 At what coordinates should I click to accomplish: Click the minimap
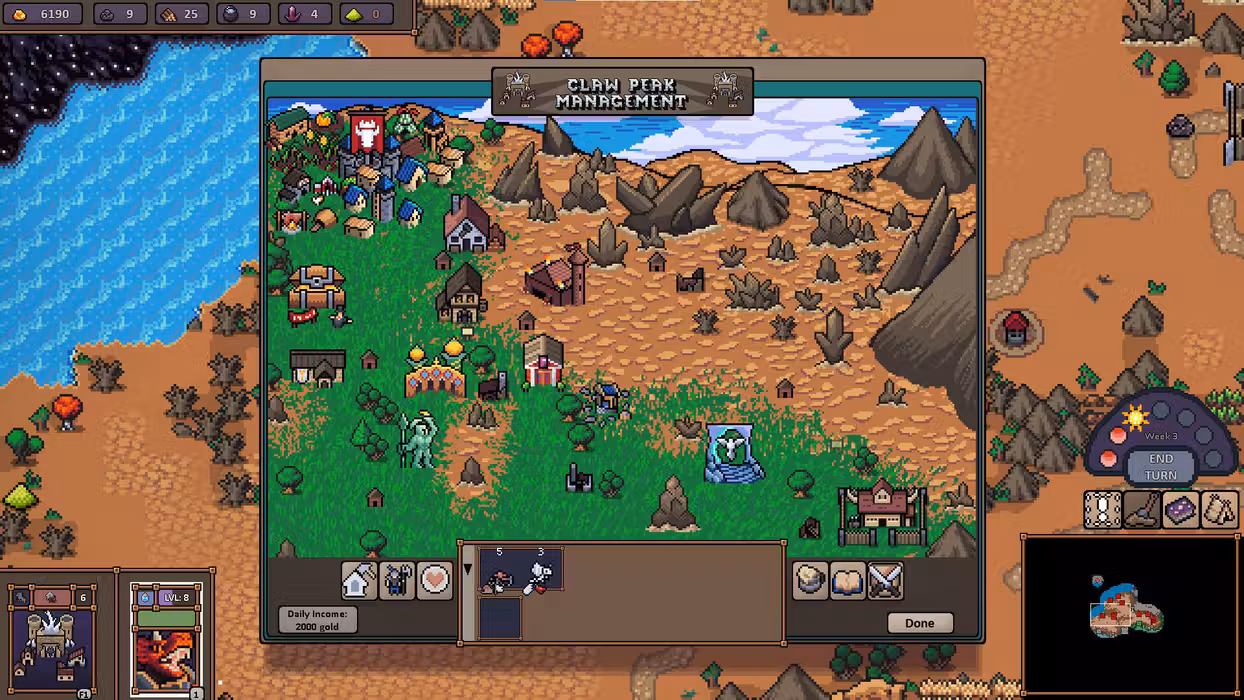point(1129,612)
